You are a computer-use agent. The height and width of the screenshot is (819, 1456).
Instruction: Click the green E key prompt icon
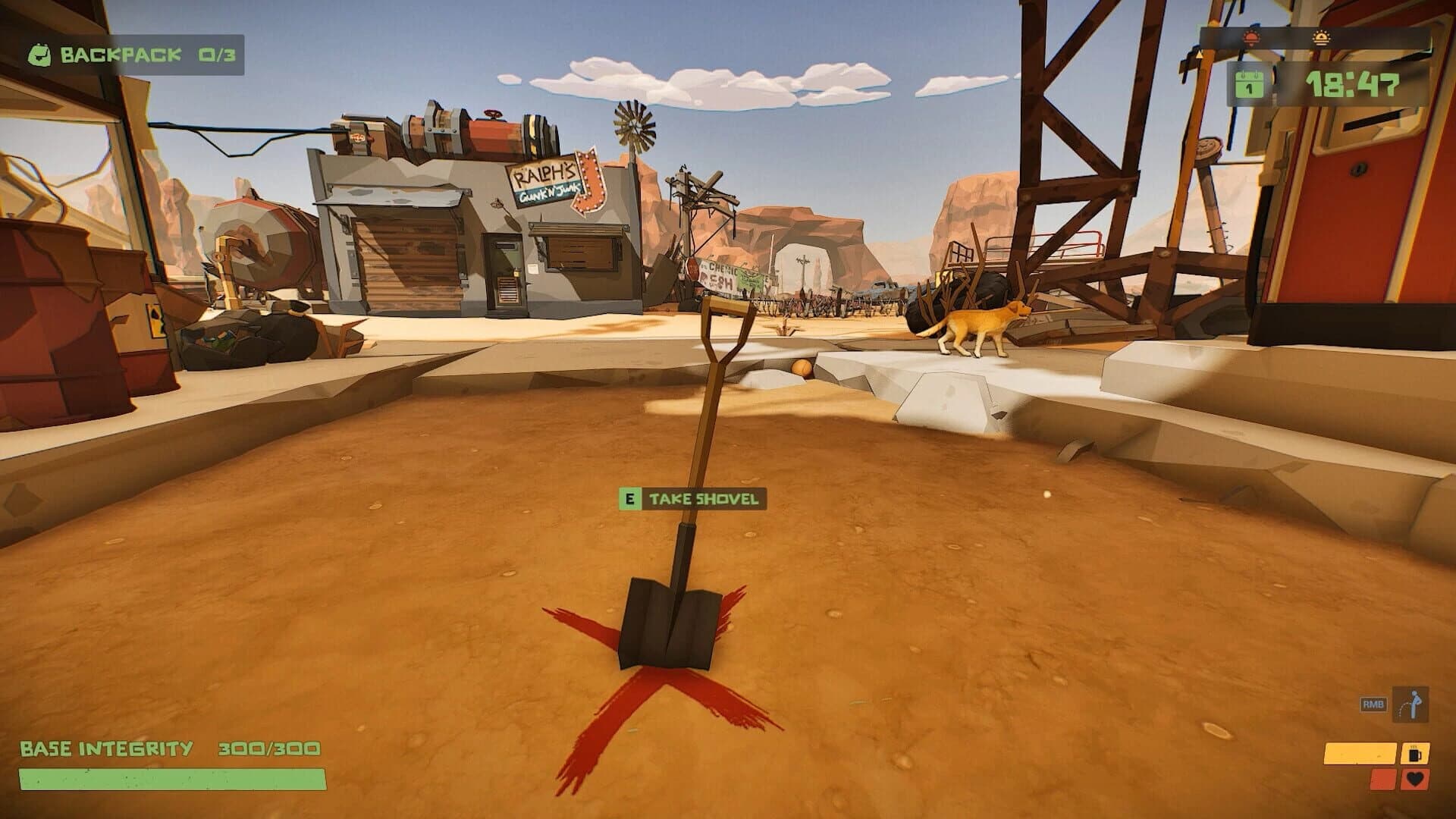coord(630,500)
